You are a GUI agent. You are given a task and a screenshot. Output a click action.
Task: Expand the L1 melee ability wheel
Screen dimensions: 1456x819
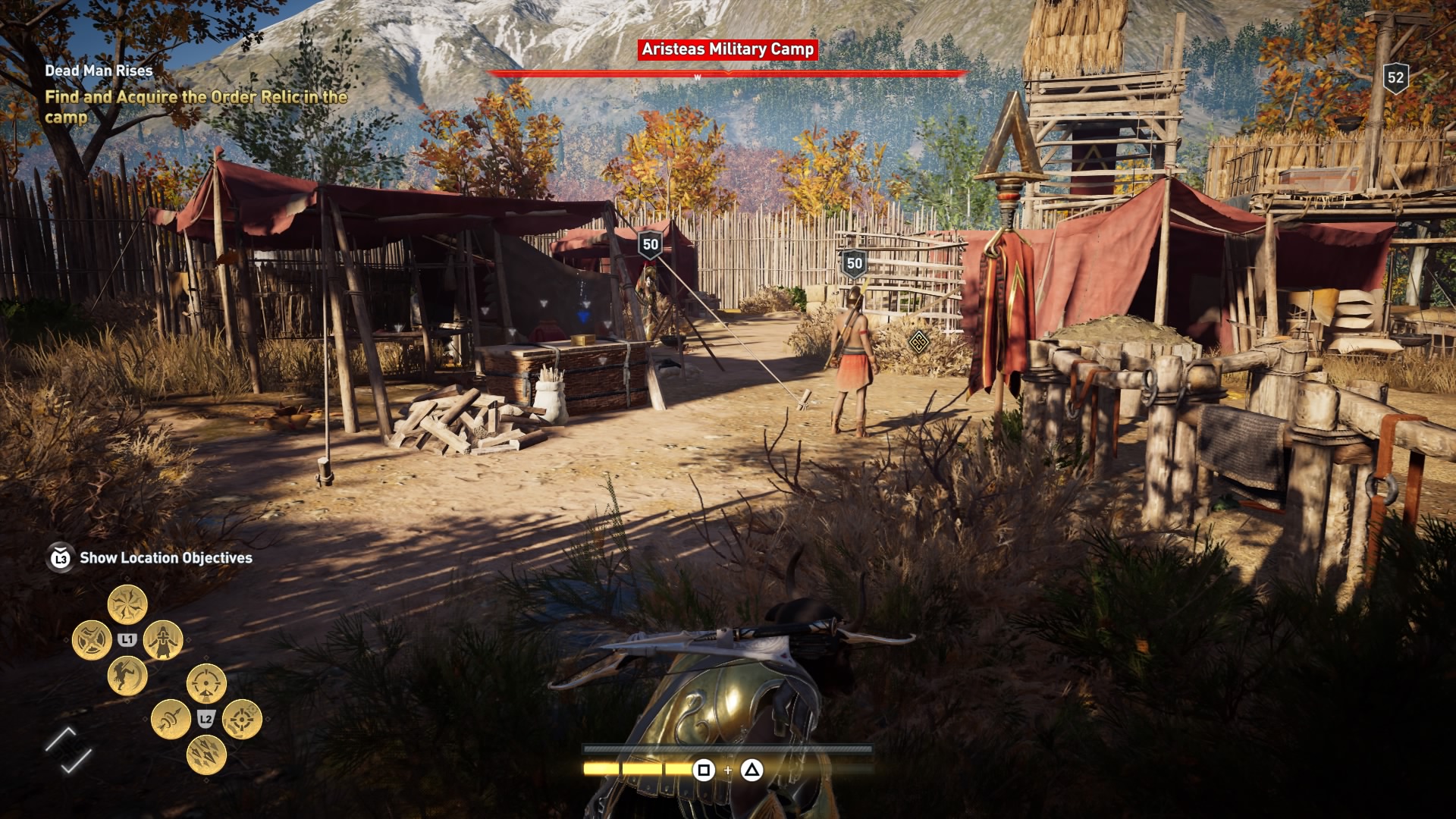(x=127, y=639)
